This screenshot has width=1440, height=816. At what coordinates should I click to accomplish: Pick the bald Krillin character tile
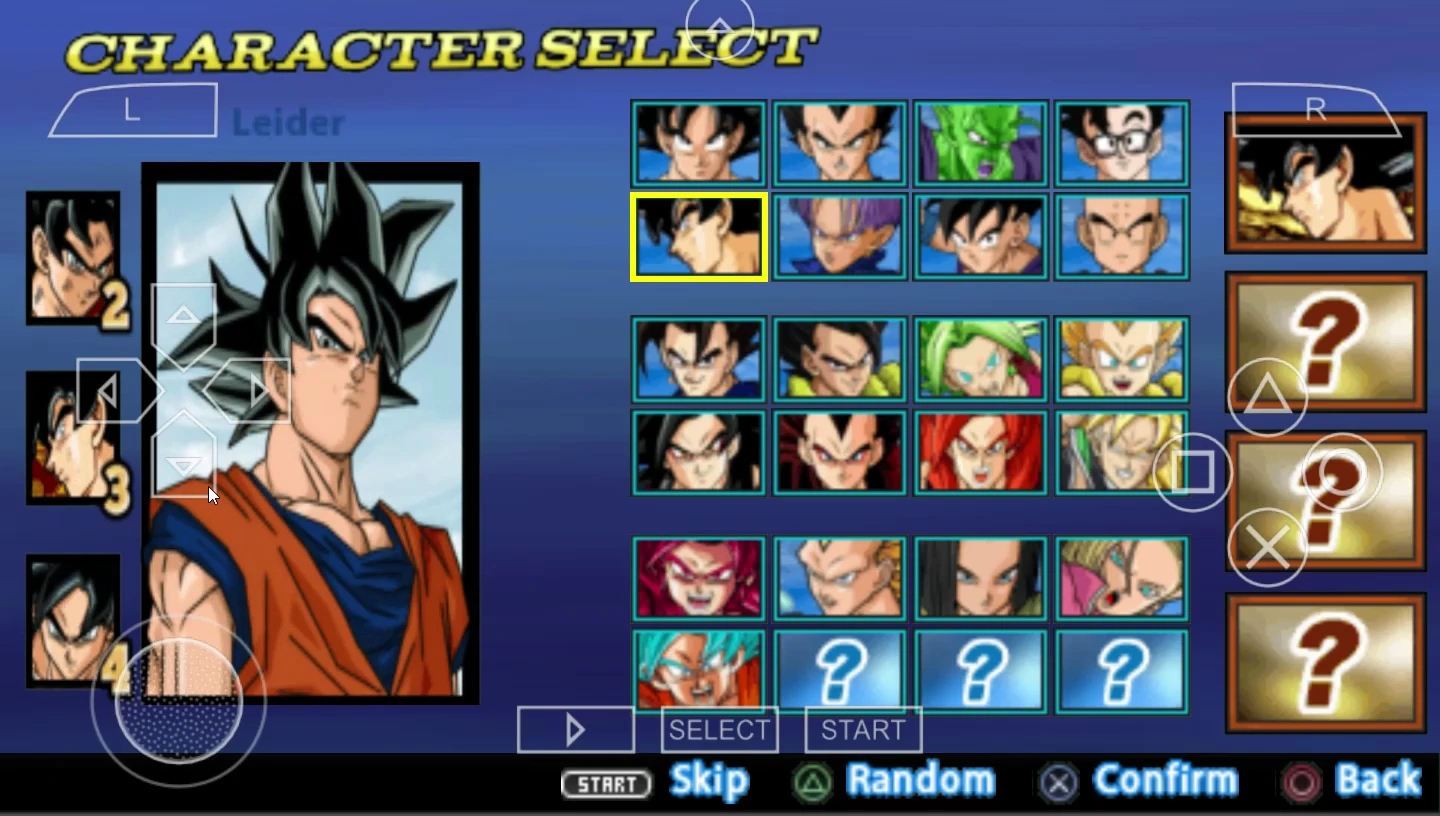tap(1122, 237)
